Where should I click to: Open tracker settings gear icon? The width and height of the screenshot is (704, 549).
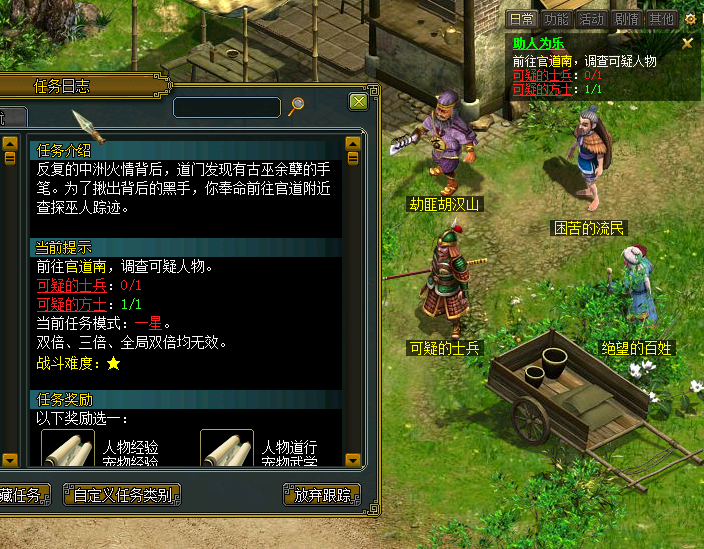point(690,19)
